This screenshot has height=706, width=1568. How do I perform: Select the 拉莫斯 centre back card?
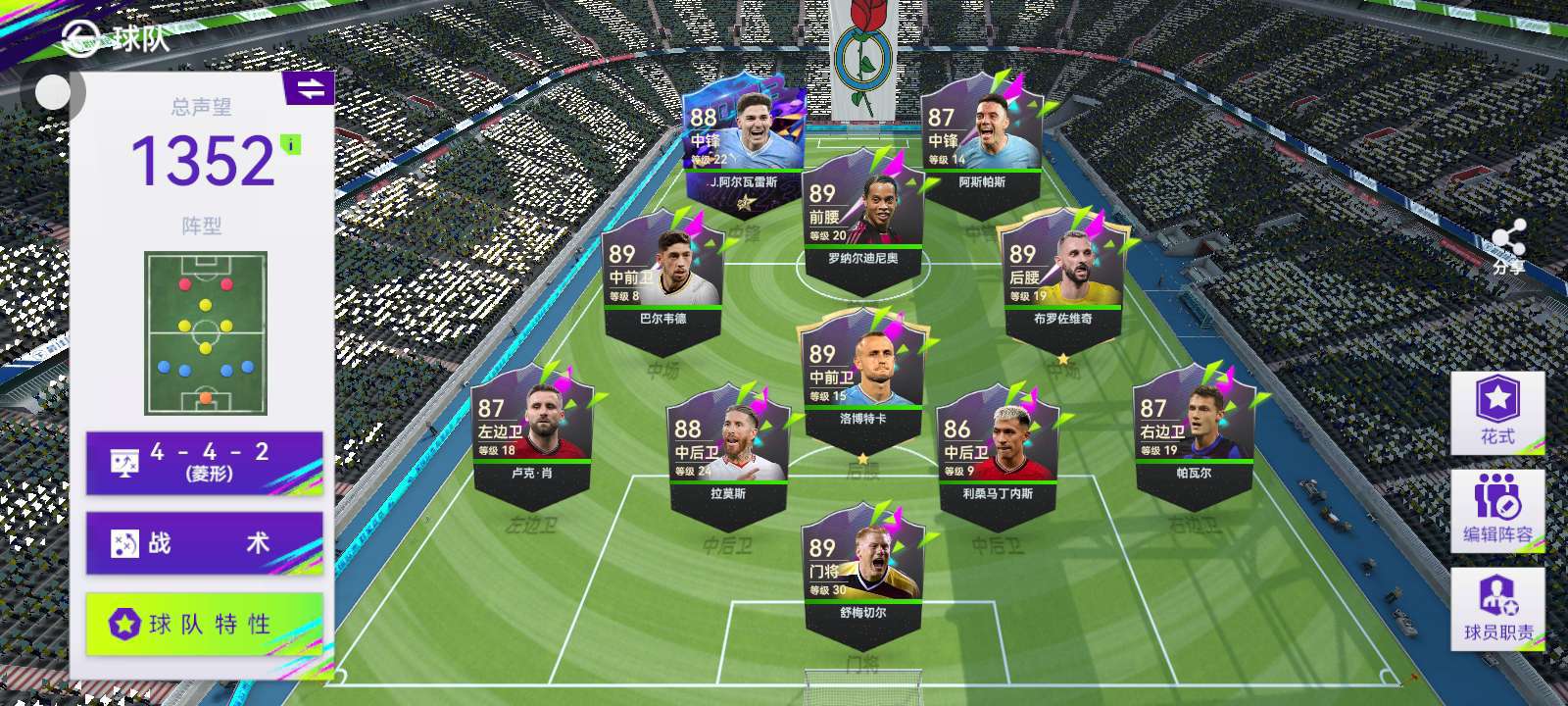728,451
